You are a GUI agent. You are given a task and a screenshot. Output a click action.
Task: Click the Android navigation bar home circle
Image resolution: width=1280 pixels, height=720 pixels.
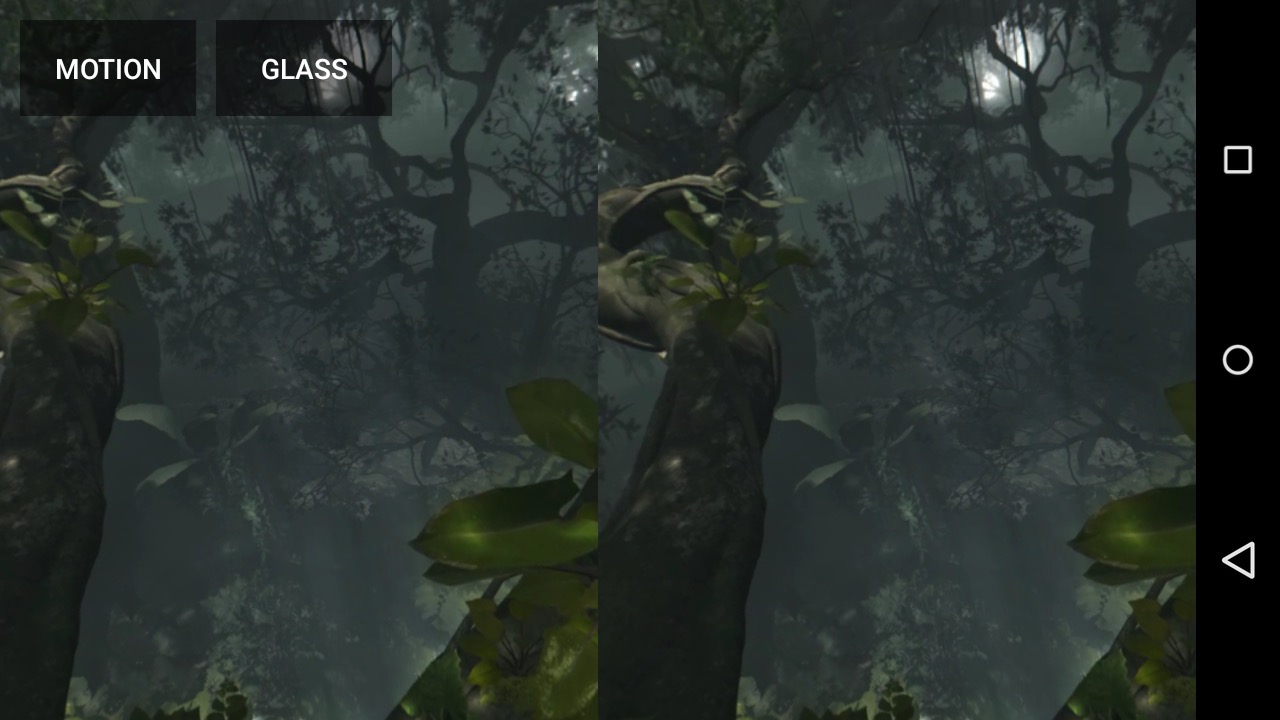coord(1238,360)
